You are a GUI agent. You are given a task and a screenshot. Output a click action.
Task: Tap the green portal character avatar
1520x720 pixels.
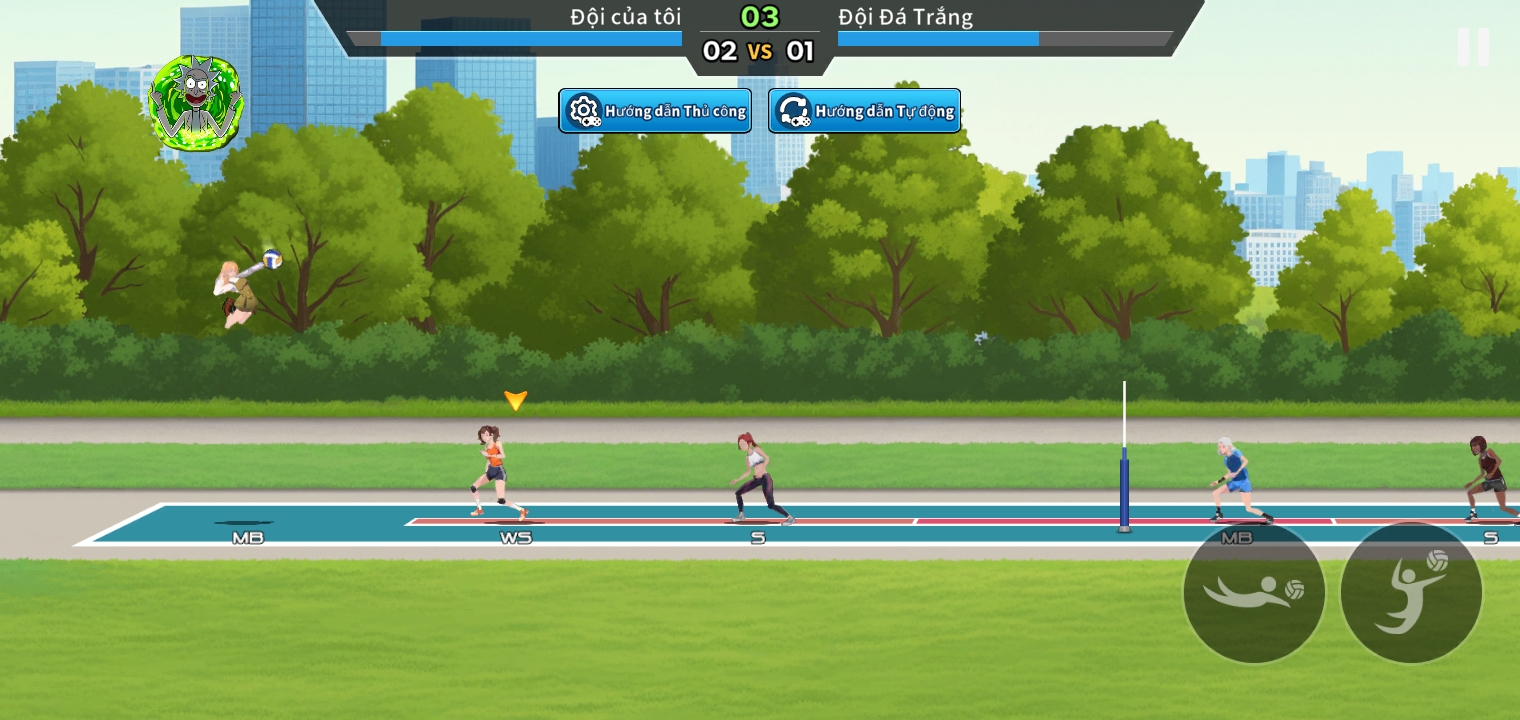[x=196, y=103]
